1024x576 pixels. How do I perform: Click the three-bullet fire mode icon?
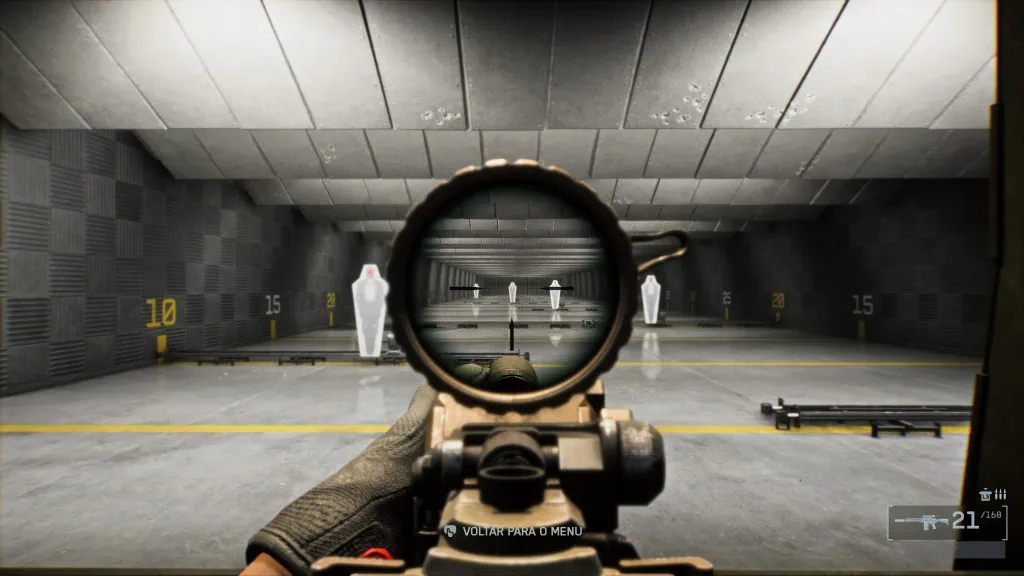click(x=1000, y=494)
